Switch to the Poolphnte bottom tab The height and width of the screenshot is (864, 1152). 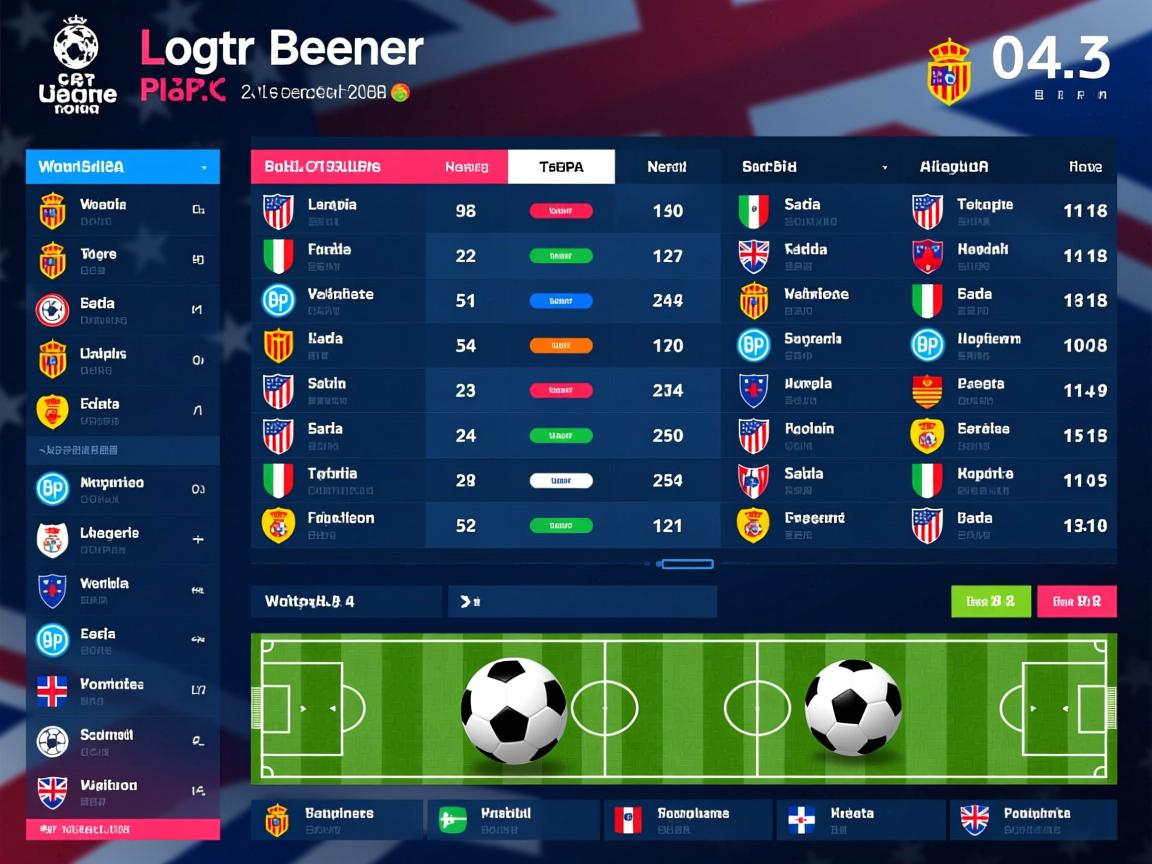(1032, 820)
